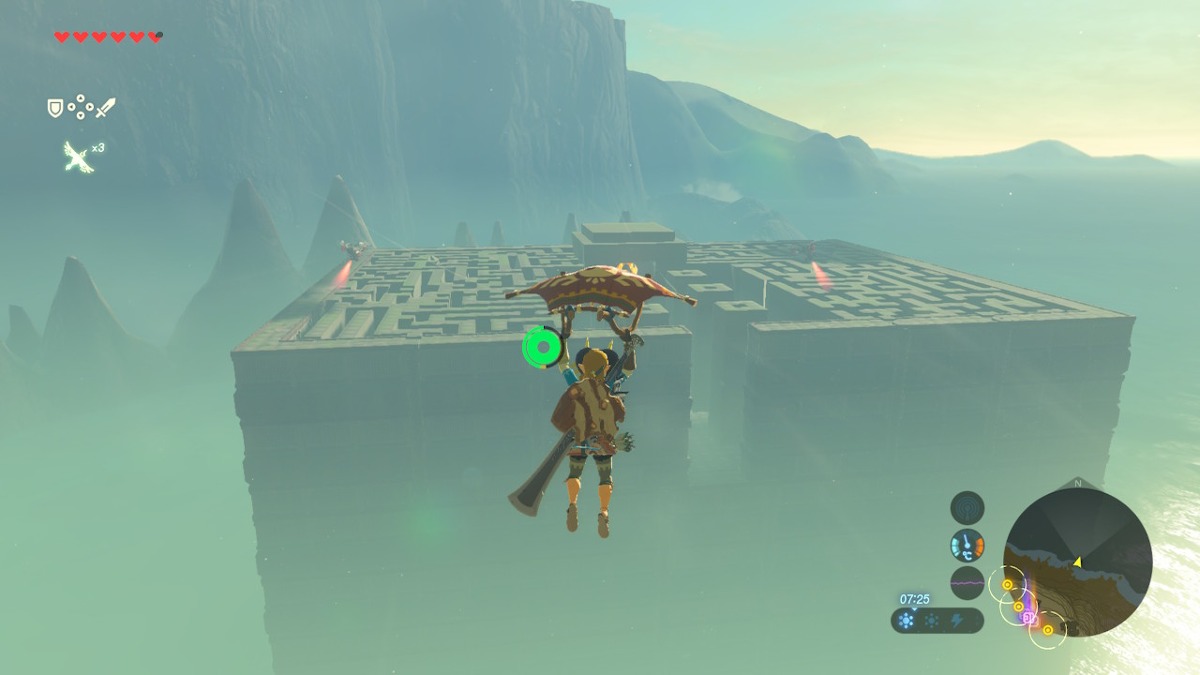Click the sword quick-select icon
The image size is (1200, 675).
105,107
